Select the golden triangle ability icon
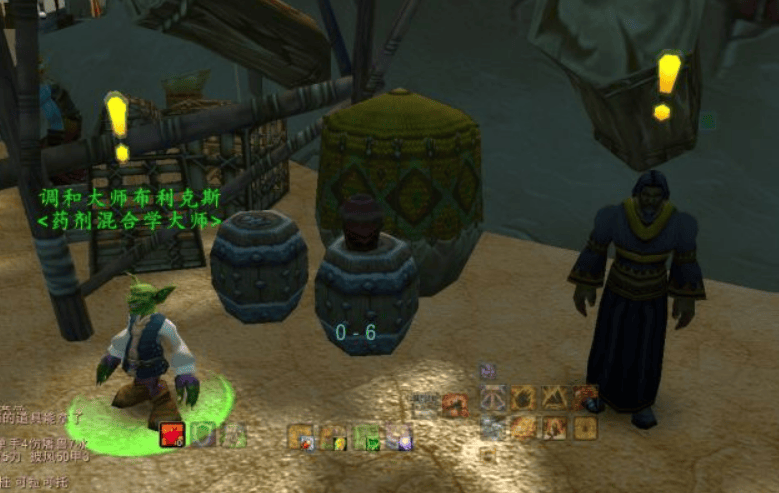The height and width of the screenshot is (493, 779). coord(555,398)
